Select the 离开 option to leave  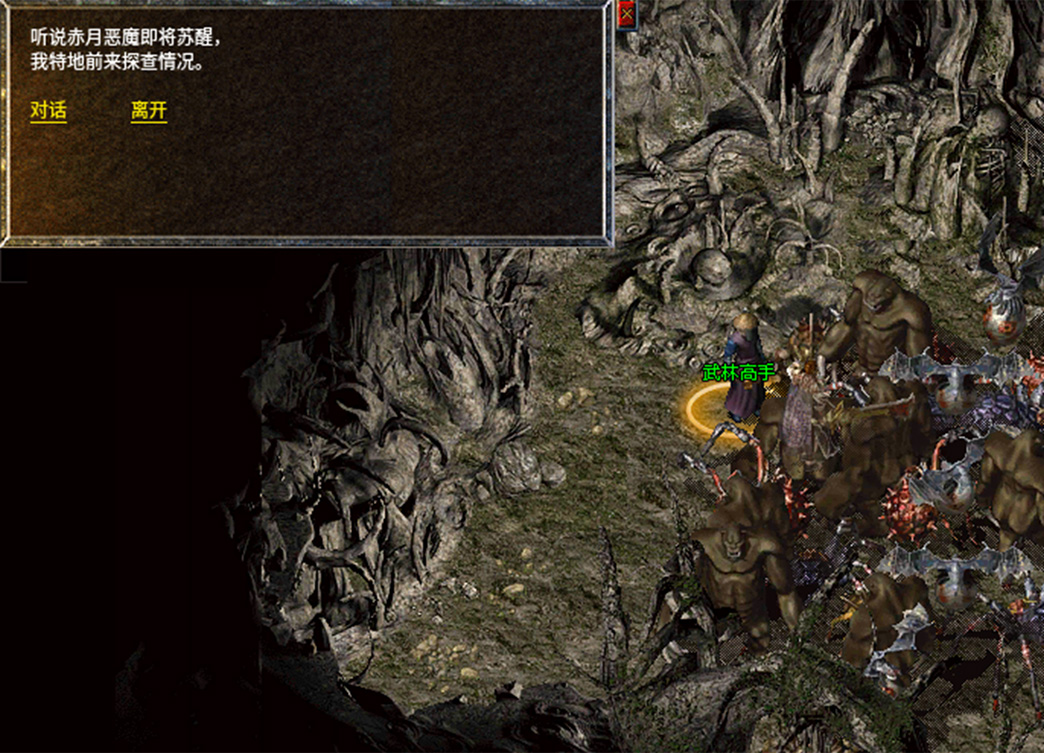pos(149,111)
